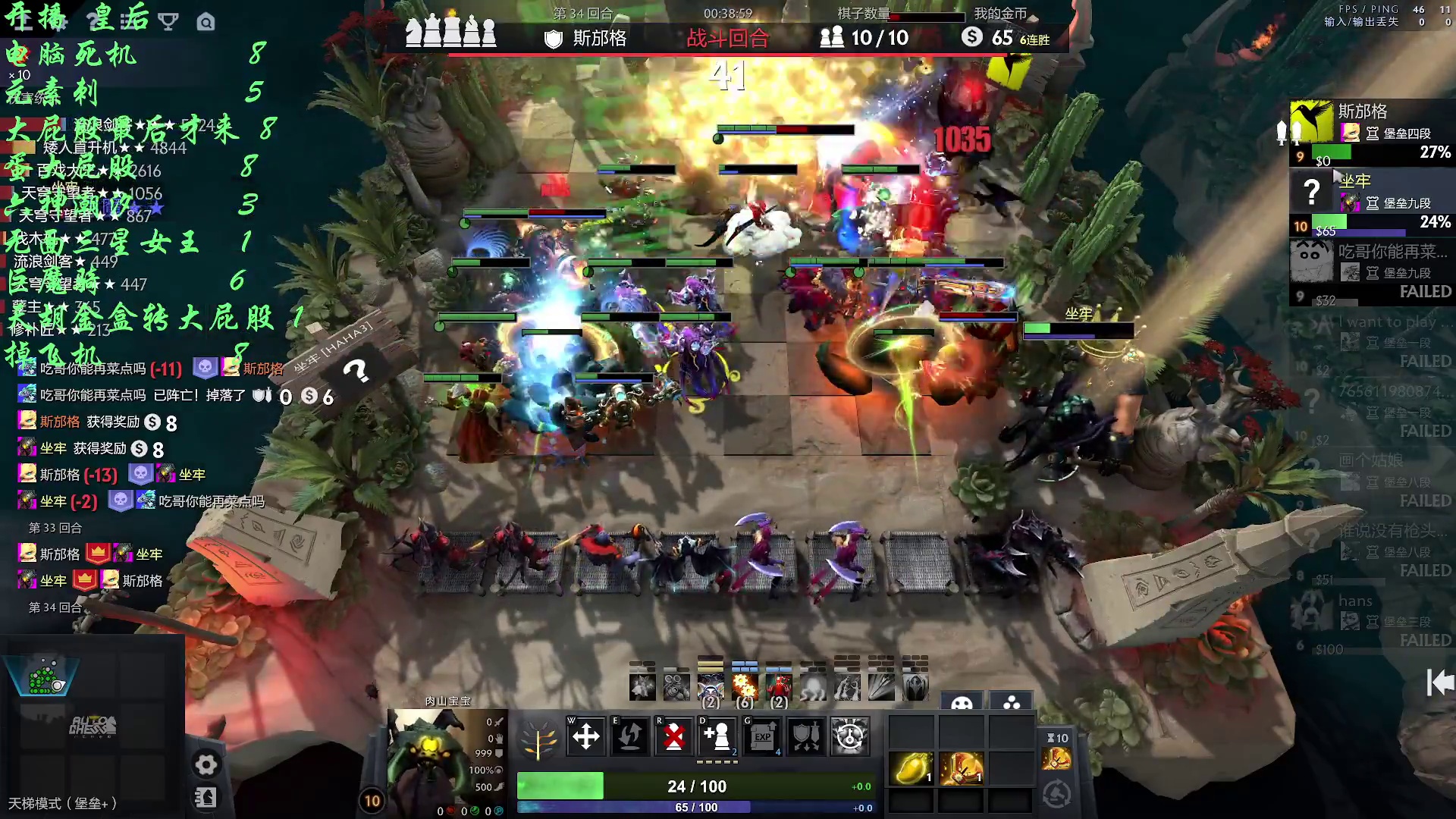Select the golden mango inventory item
Screen dimensions: 1456x819
pos(911,768)
